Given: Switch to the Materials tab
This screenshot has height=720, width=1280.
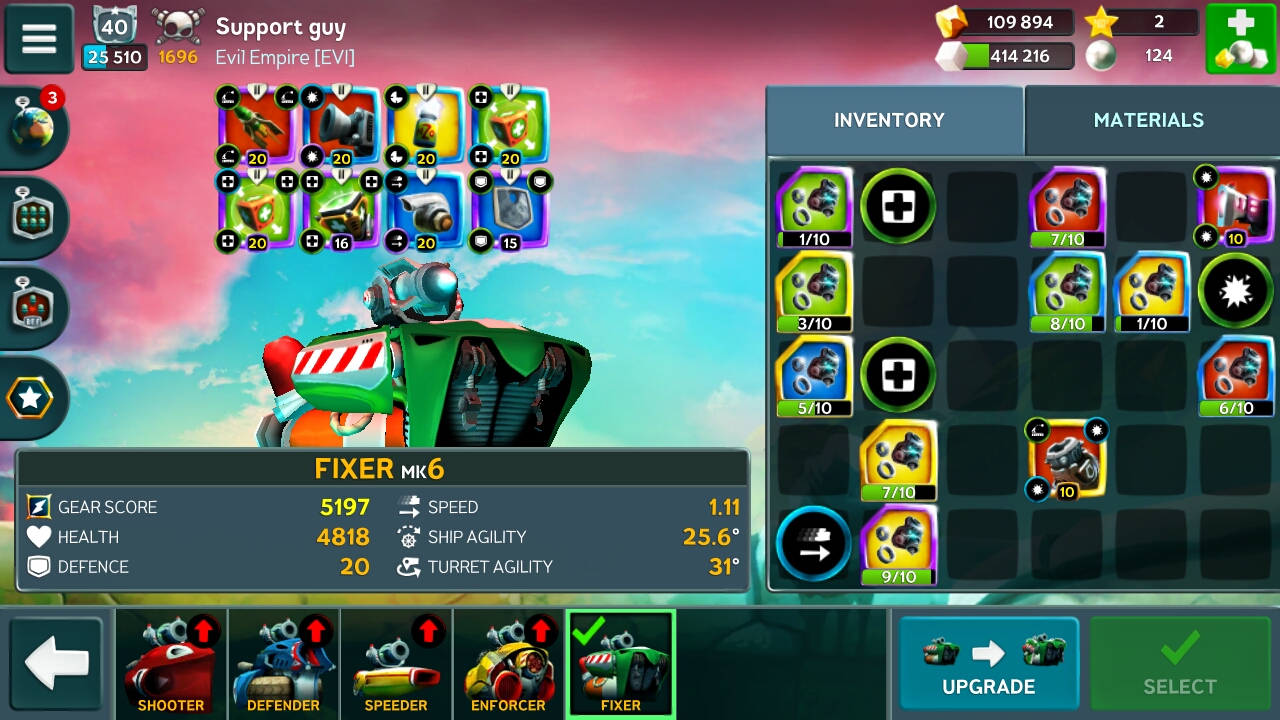Looking at the screenshot, I should click(1149, 120).
